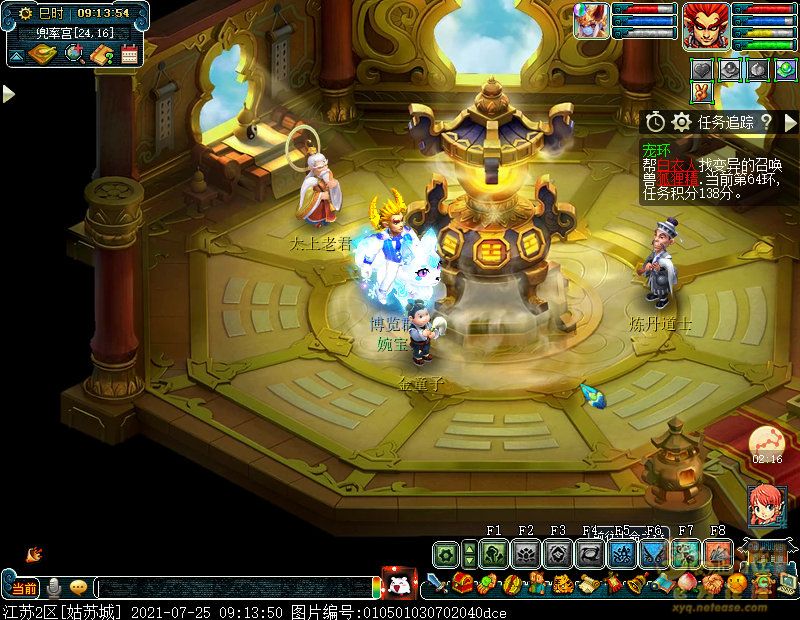This screenshot has height=620, width=800.
Task: Open the golden compass minimap icon
Action: click(40, 55)
